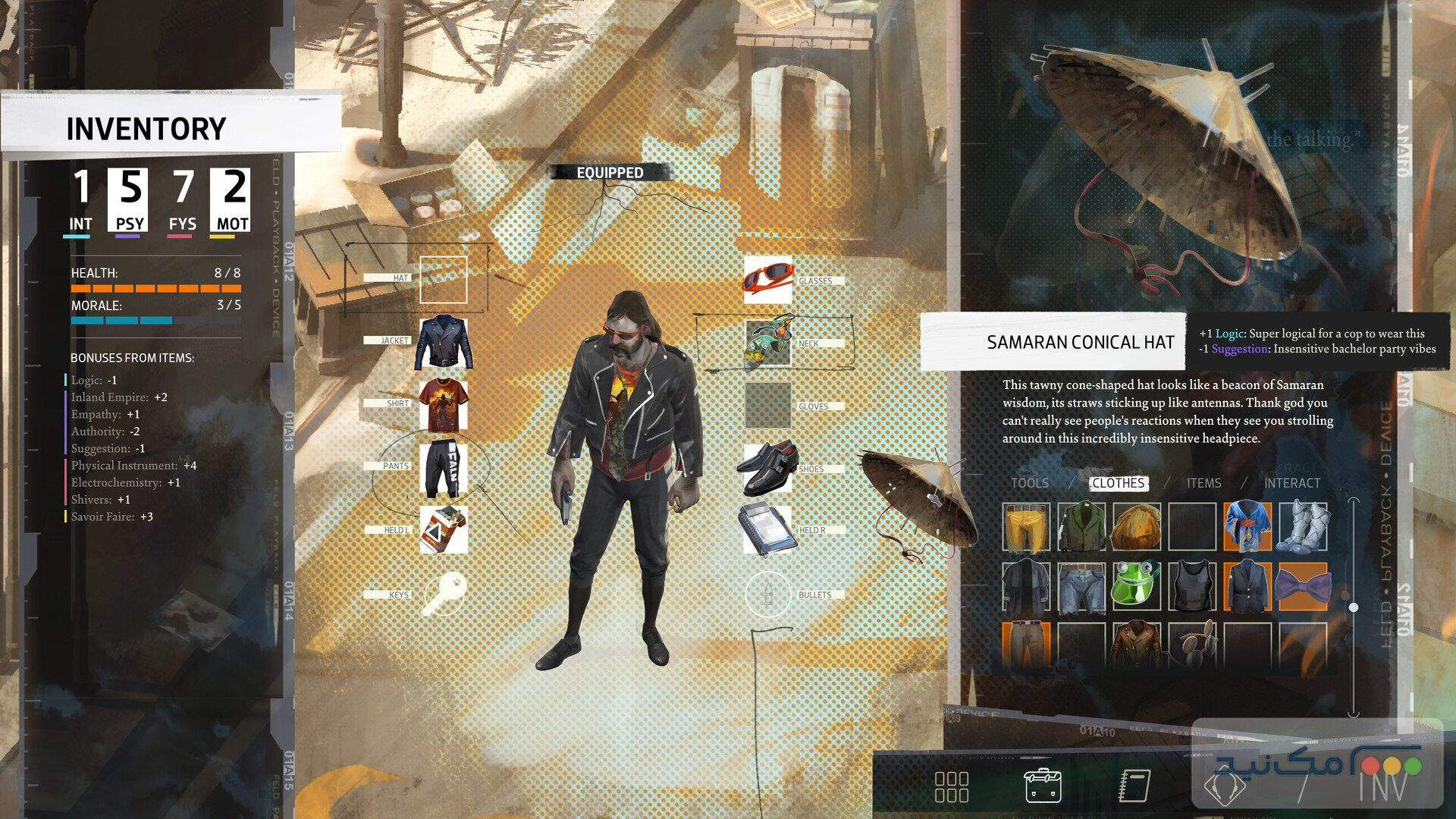Image resolution: width=1456 pixels, height=819 pixels.
Task: Select the briefcase inventory icon
Action: (x=1043, y=785)
